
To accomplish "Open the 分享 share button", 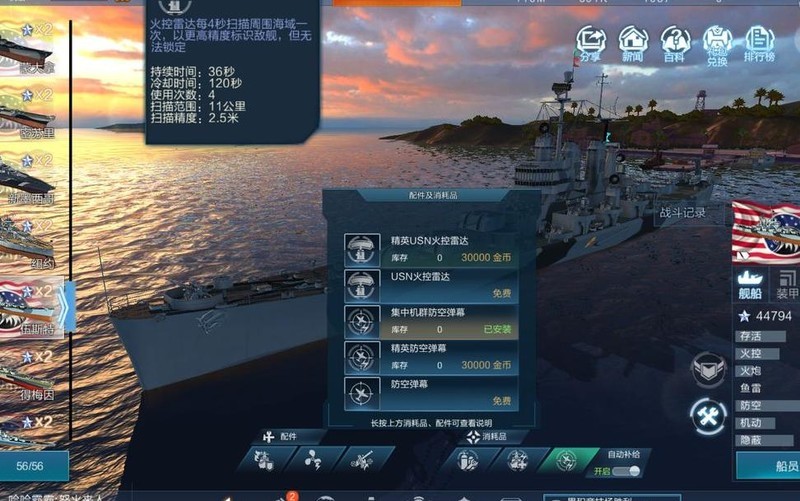I will (x=591, y=44).
